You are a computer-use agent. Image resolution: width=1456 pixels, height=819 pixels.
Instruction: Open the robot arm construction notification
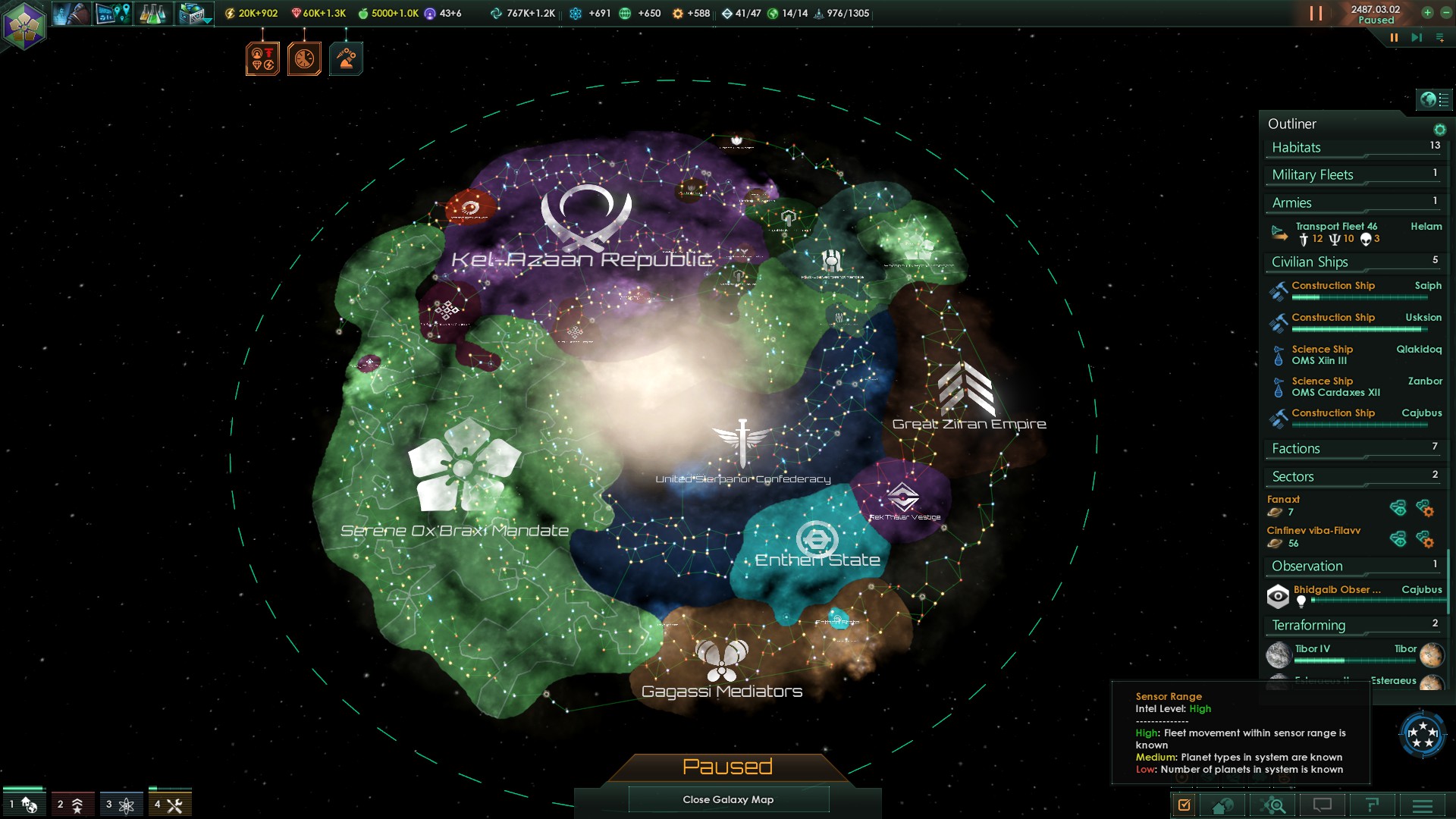[x=346, y=59]
